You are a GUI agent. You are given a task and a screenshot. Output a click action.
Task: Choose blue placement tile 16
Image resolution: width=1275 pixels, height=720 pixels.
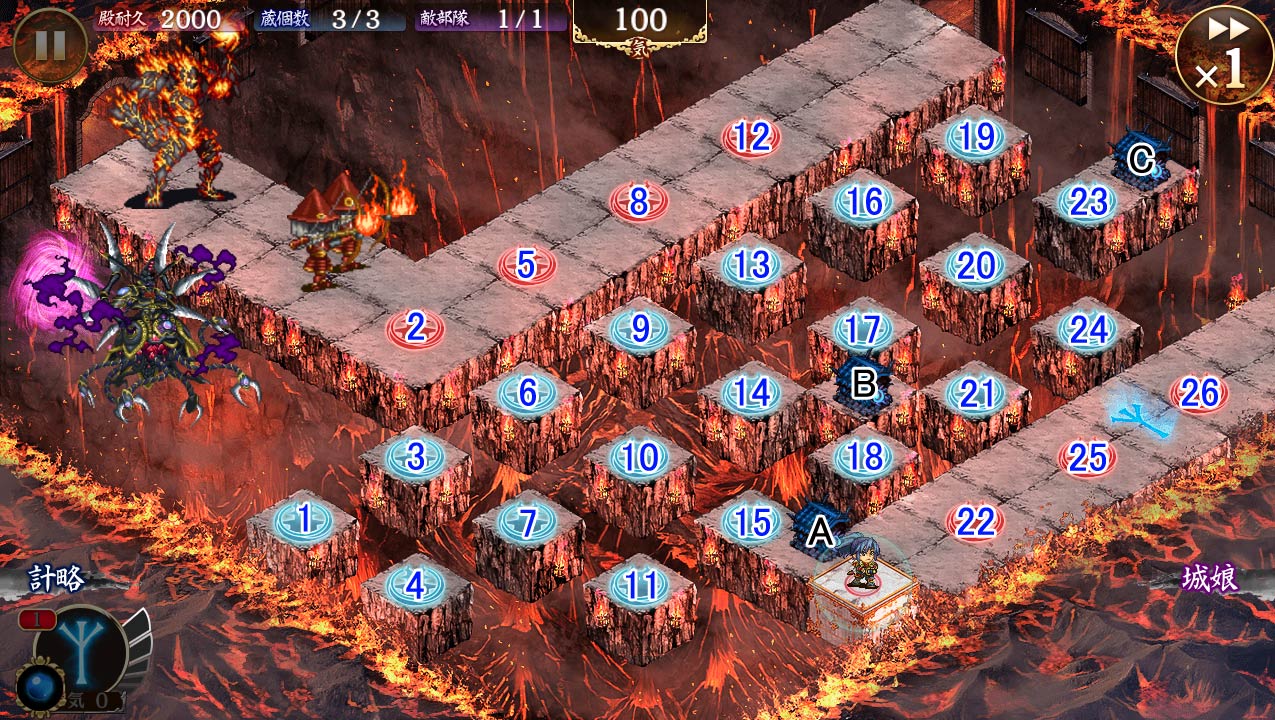863,202
